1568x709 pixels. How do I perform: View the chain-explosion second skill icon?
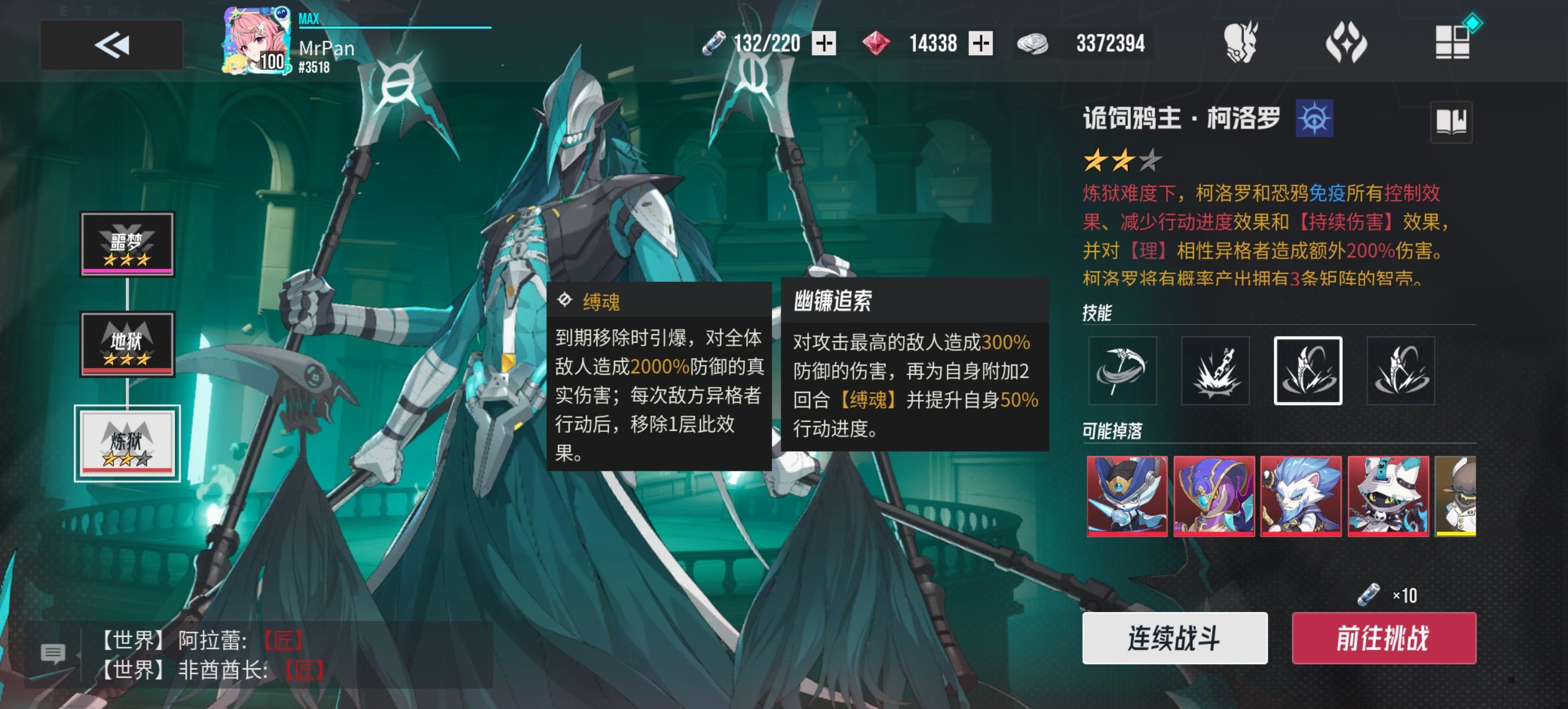(1215, 372)
